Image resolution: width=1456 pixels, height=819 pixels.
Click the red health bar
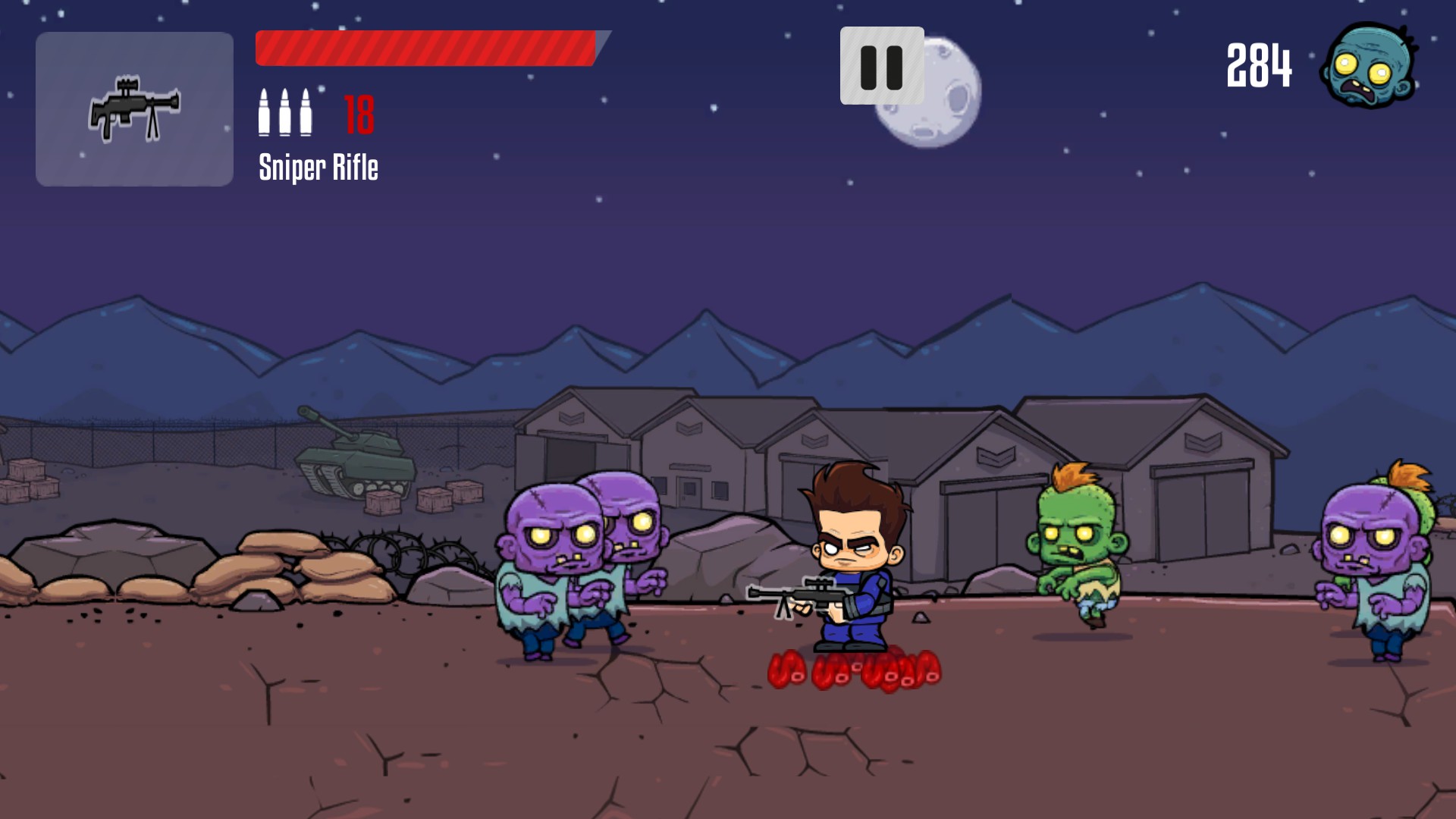(425, 45)
